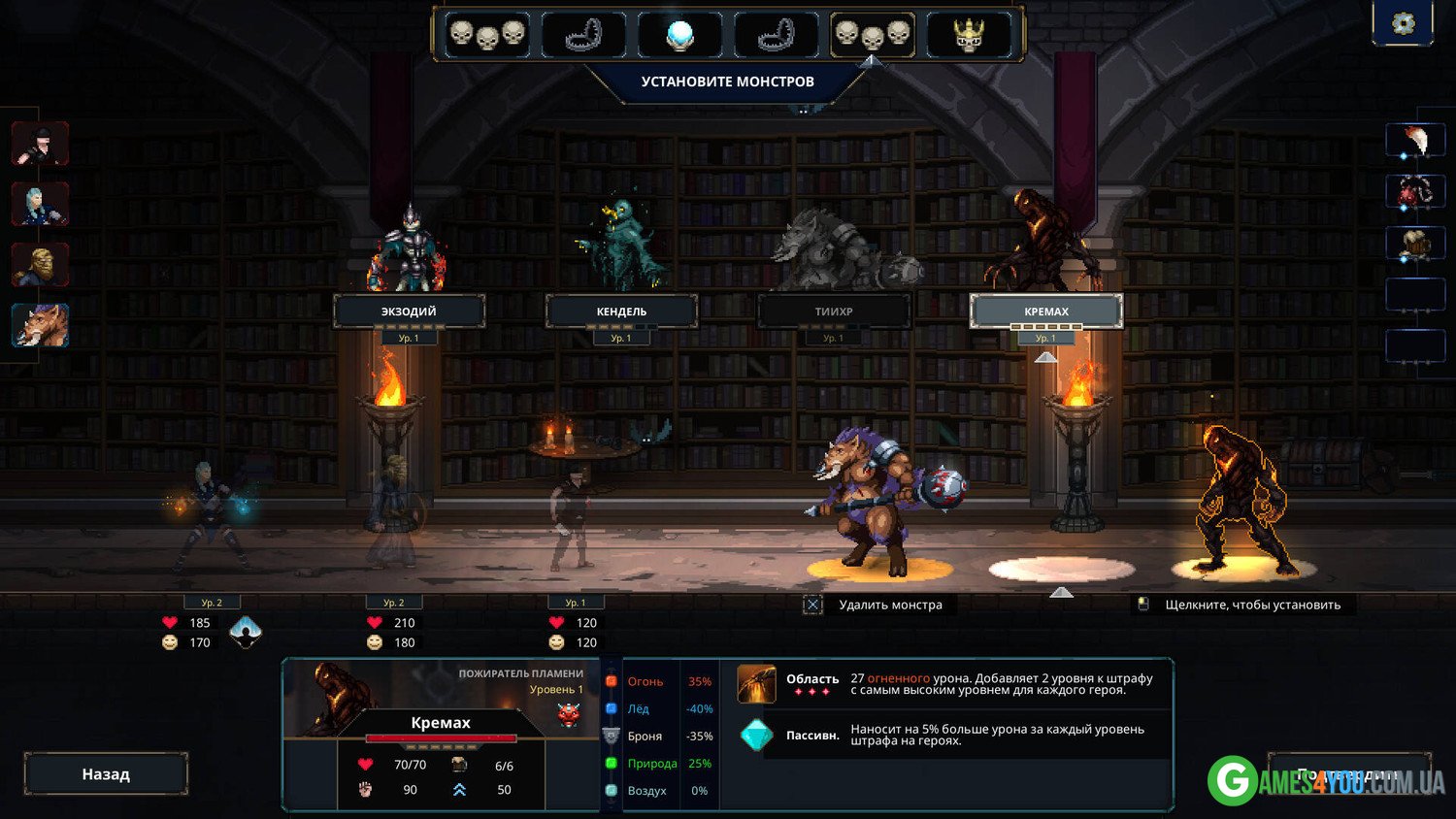This screenshot has width=1456, height=819.
Task: Choose the blue-haired hero portrait
Action: click(x=40, y=204)
